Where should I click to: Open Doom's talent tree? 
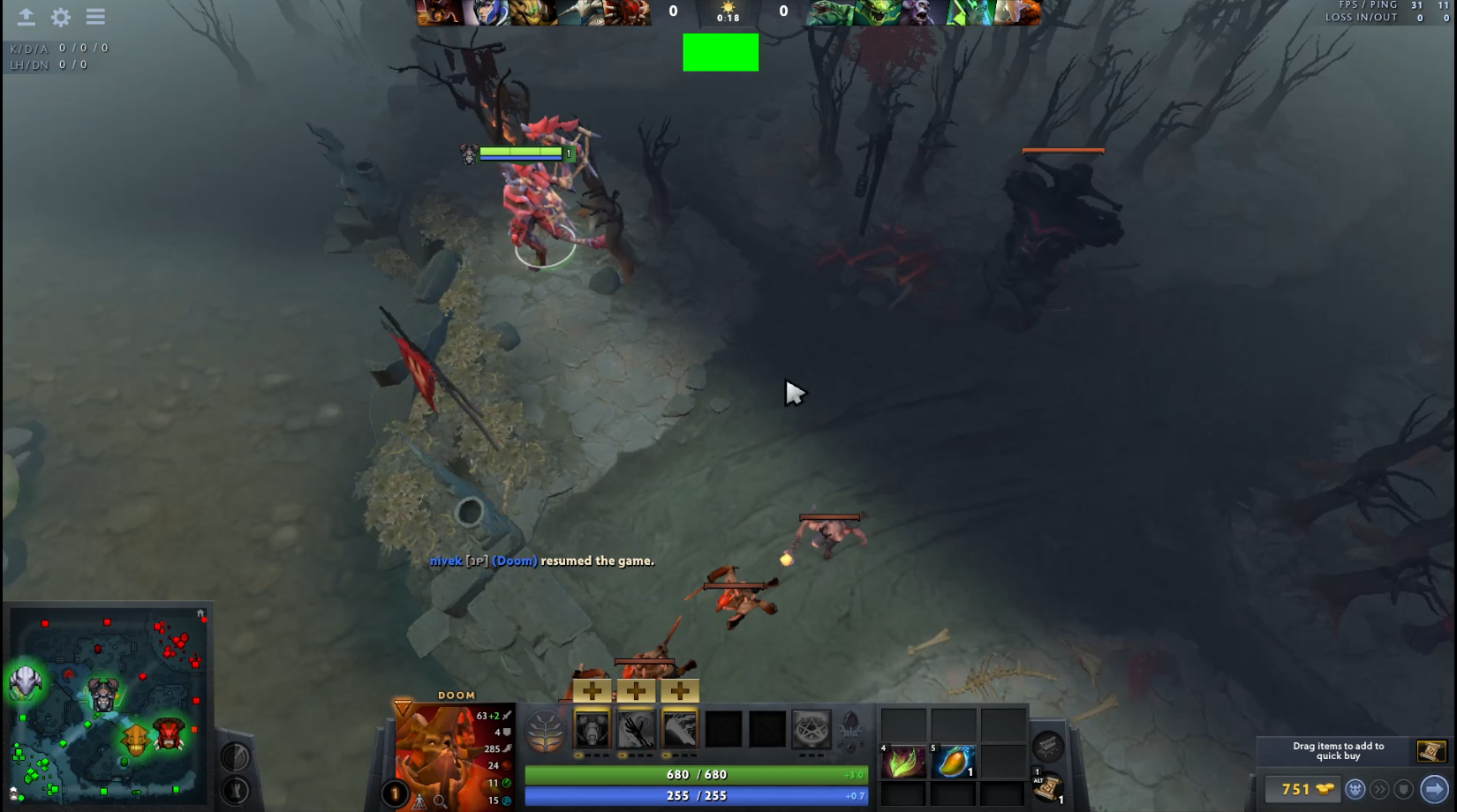coord(546,730)
